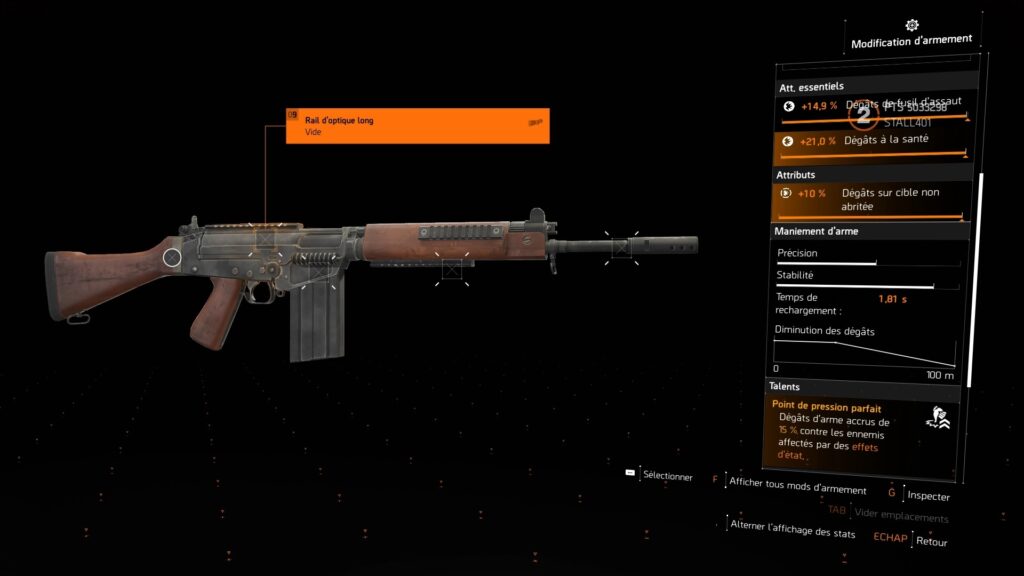
Task: Select the "Dégâts à la santé" attribute row
Action: (x=871, y=143)
